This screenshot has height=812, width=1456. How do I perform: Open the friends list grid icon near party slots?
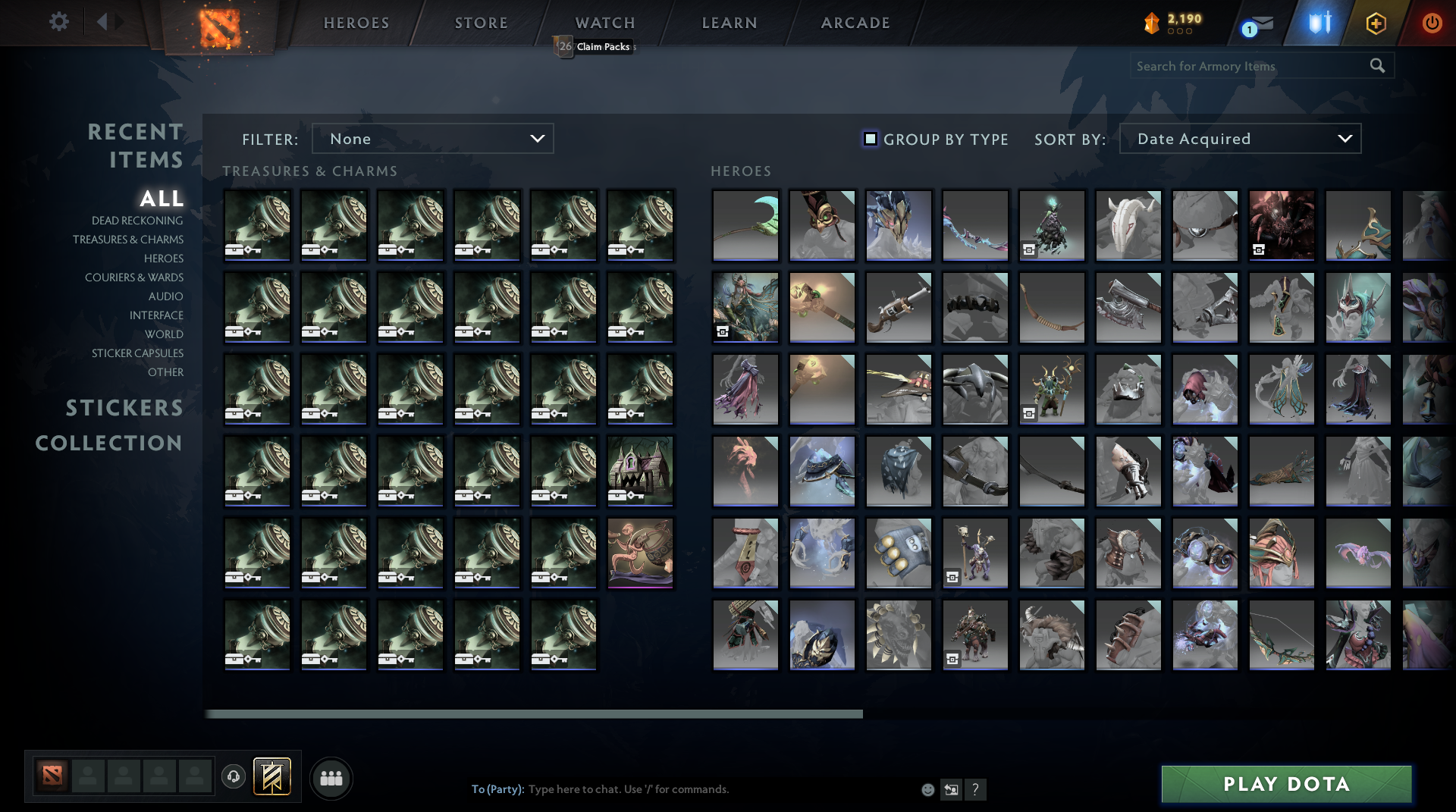[x=331, y=777]
